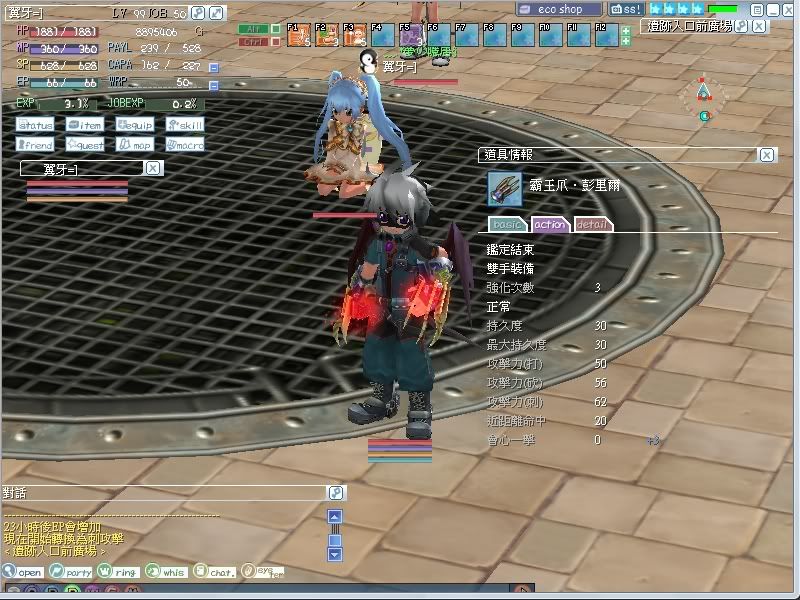The height and width of the screenshot is (600, 800).
Task: Select the ring chat channel
Action: point(120,572)
